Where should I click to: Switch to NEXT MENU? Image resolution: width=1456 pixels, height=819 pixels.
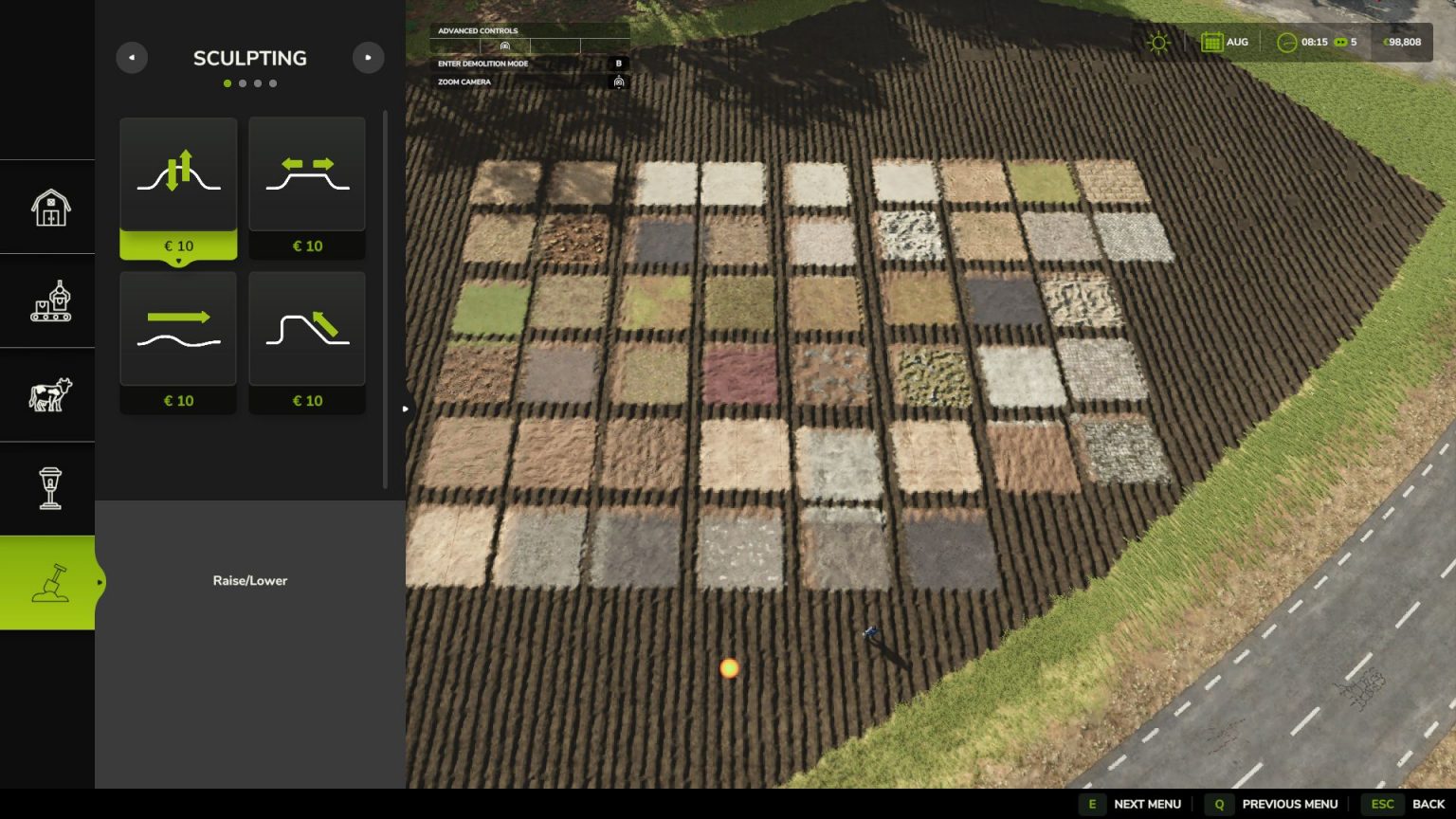1146,803
